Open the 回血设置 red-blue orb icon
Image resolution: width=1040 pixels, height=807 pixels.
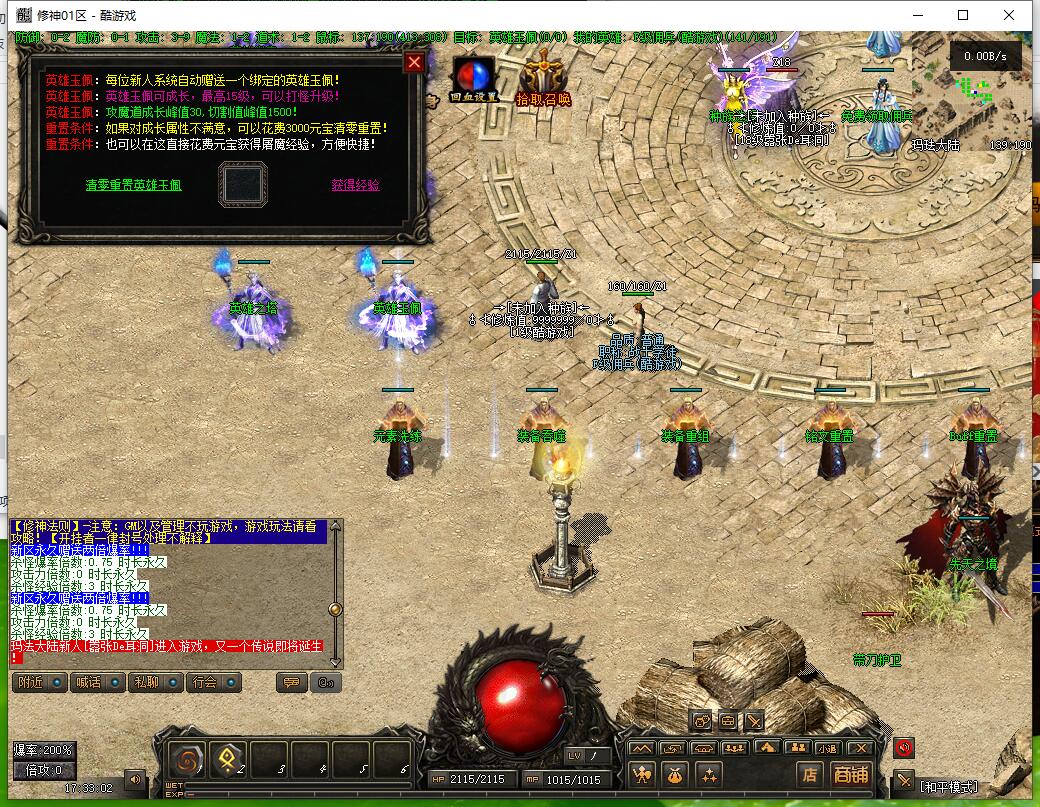point(473,80)
